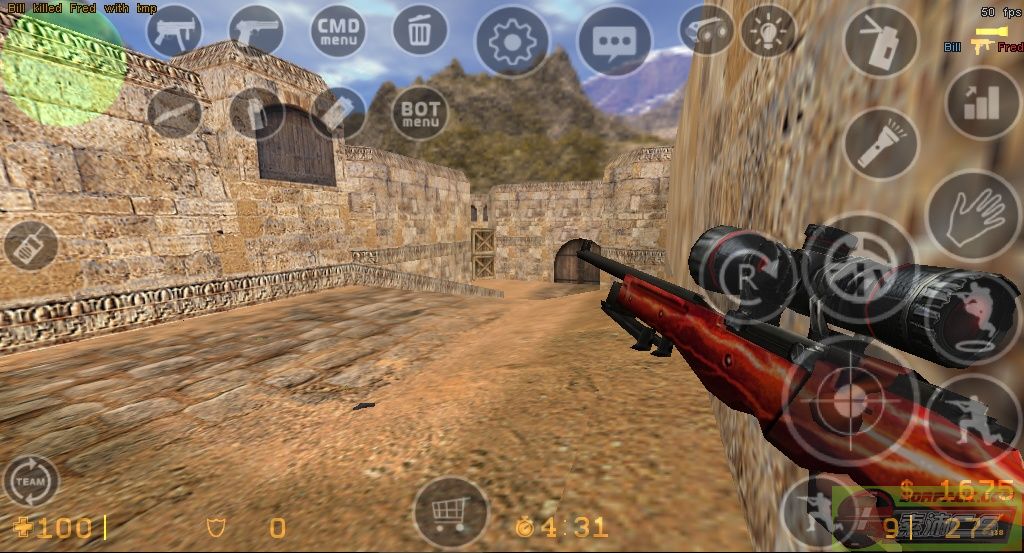Change team with the TEAM button
Screen dimensions: 1024x553
(x=30, y=481)
